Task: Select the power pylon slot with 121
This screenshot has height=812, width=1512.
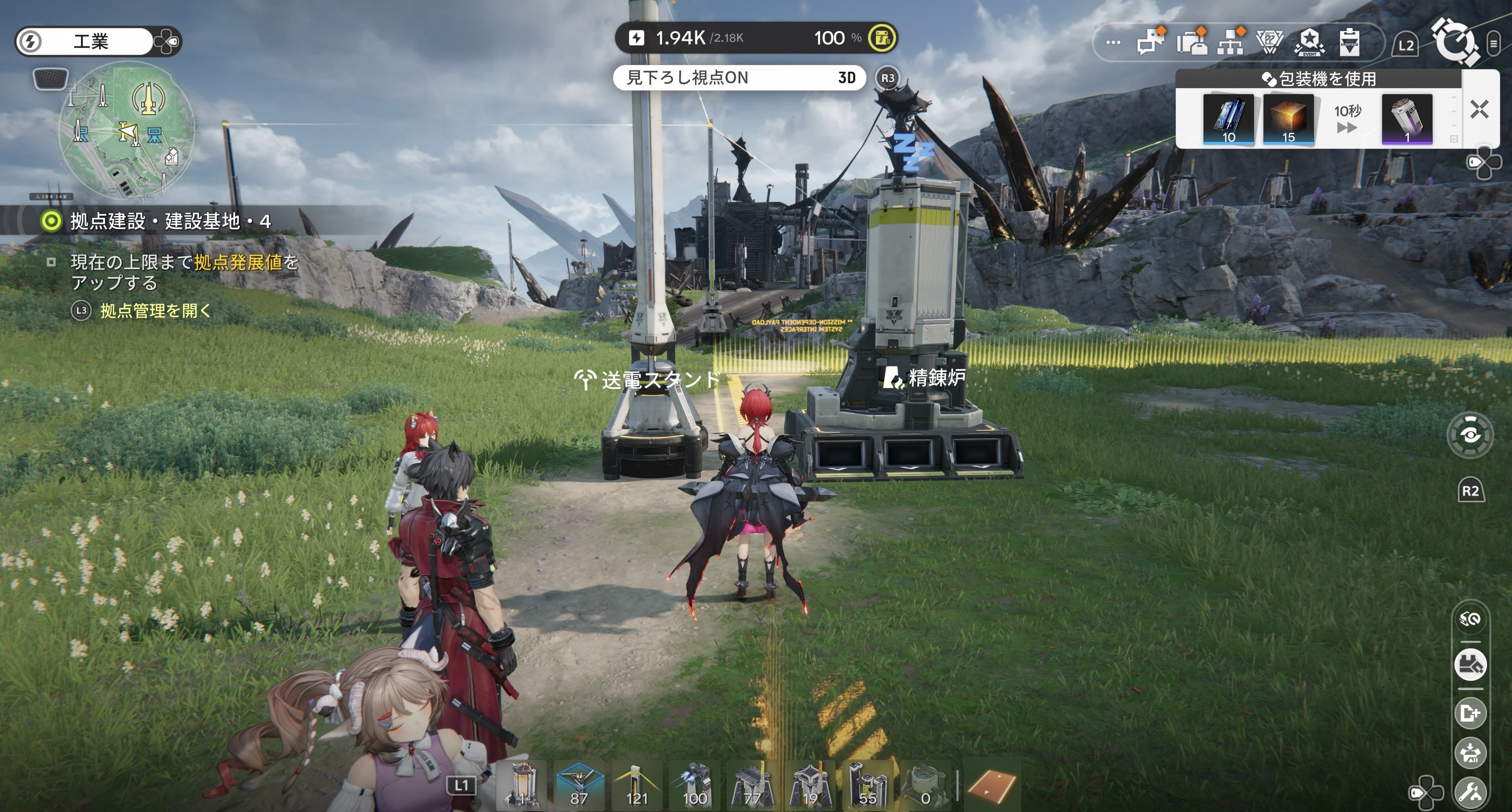Action: tap(636, 784)
